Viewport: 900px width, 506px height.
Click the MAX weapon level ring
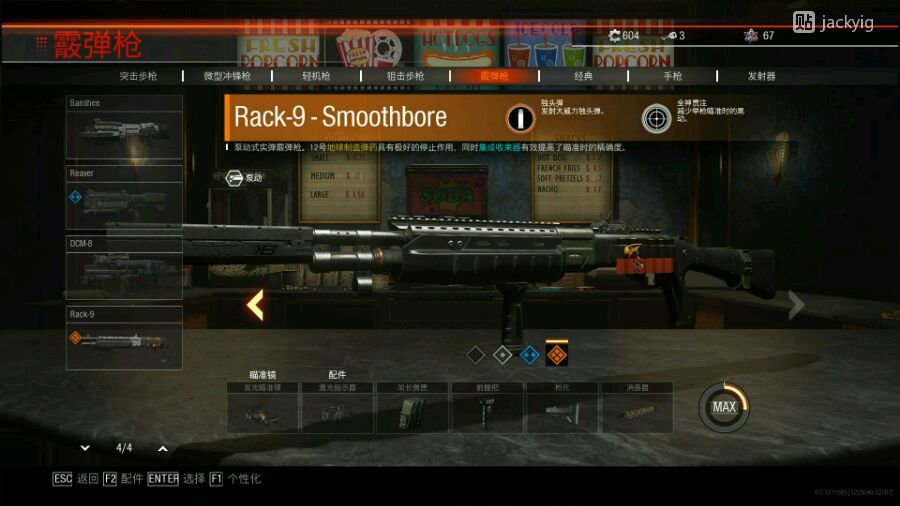coord(724,407)
